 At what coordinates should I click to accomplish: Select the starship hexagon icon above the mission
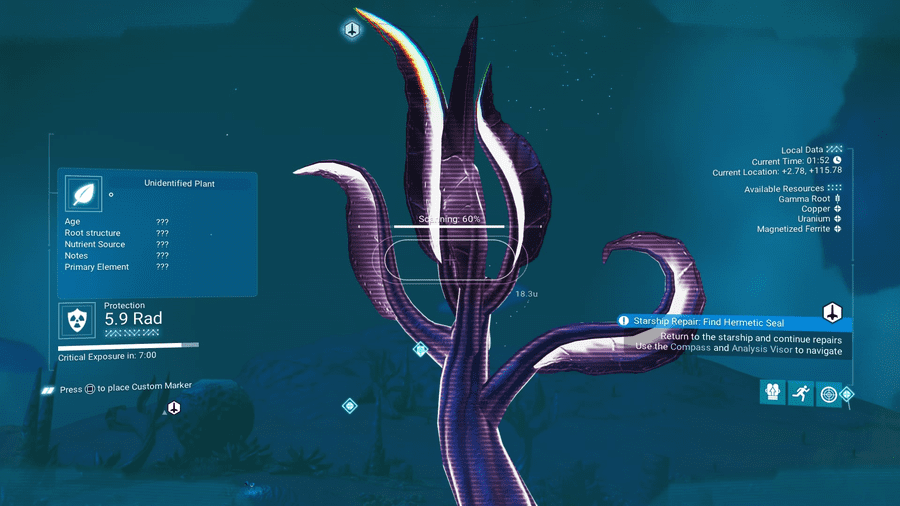(x=832, y=312)
